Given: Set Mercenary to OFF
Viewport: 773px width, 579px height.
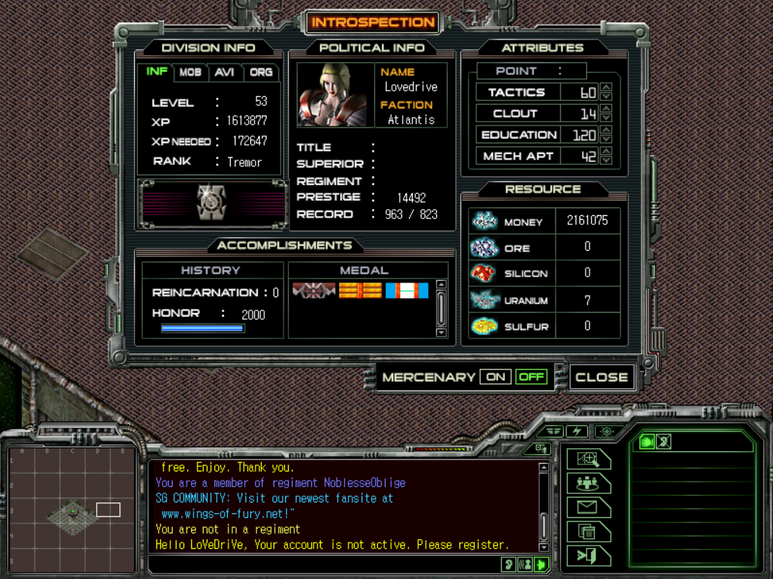Looking at the screenshot, I should pyautogui.click(x=531, y=377).
